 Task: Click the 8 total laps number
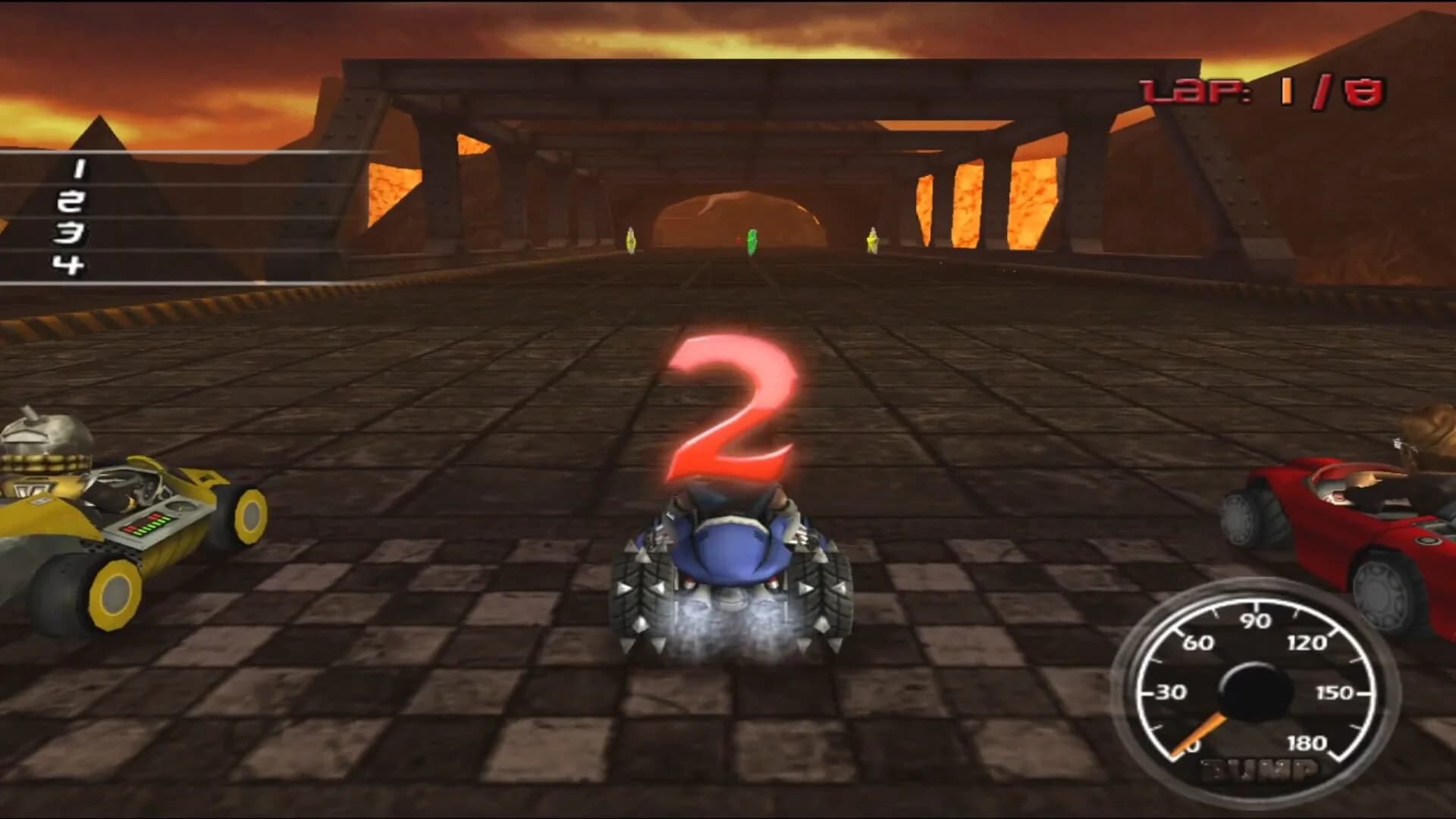pos(1365,89)
